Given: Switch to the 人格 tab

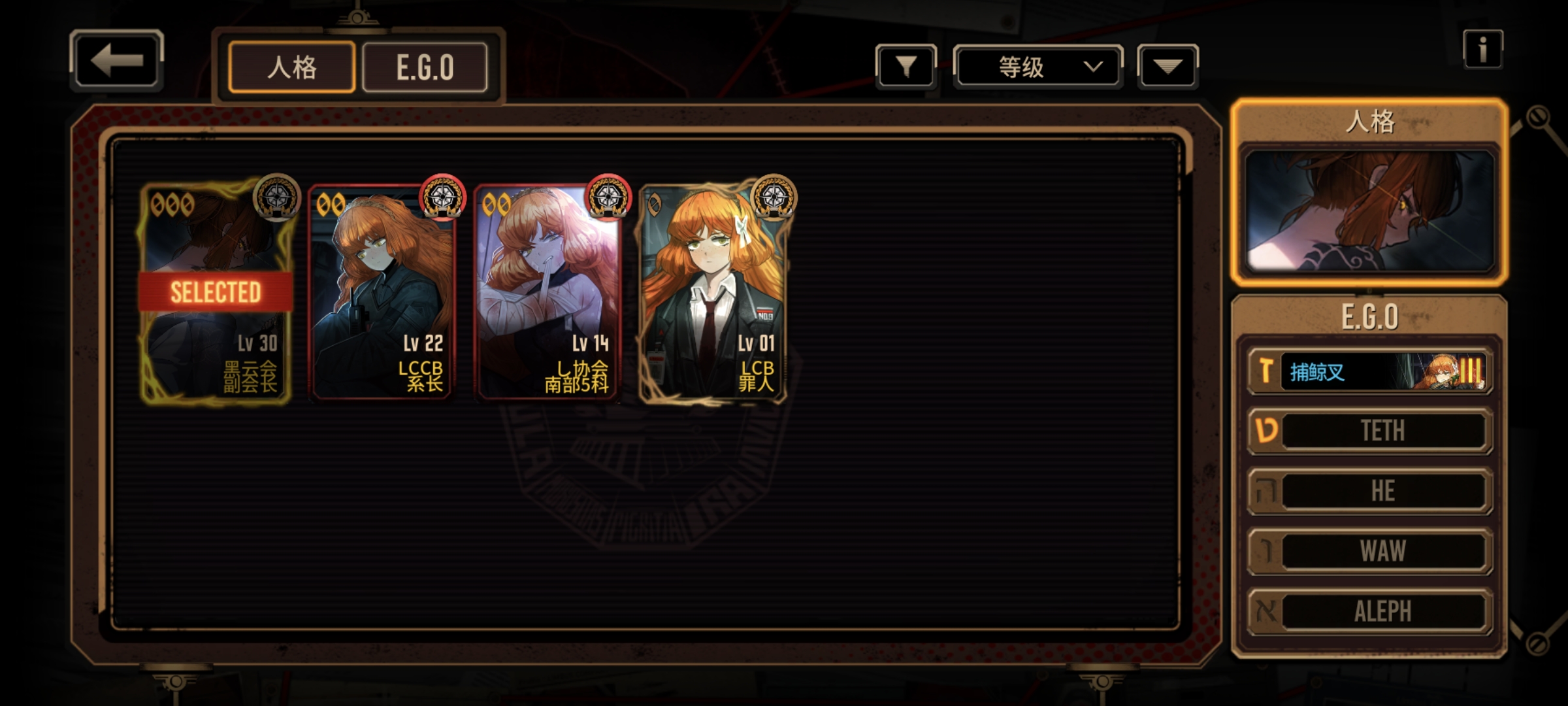Looking at the screenshot, I should click(x=291, y=67).
